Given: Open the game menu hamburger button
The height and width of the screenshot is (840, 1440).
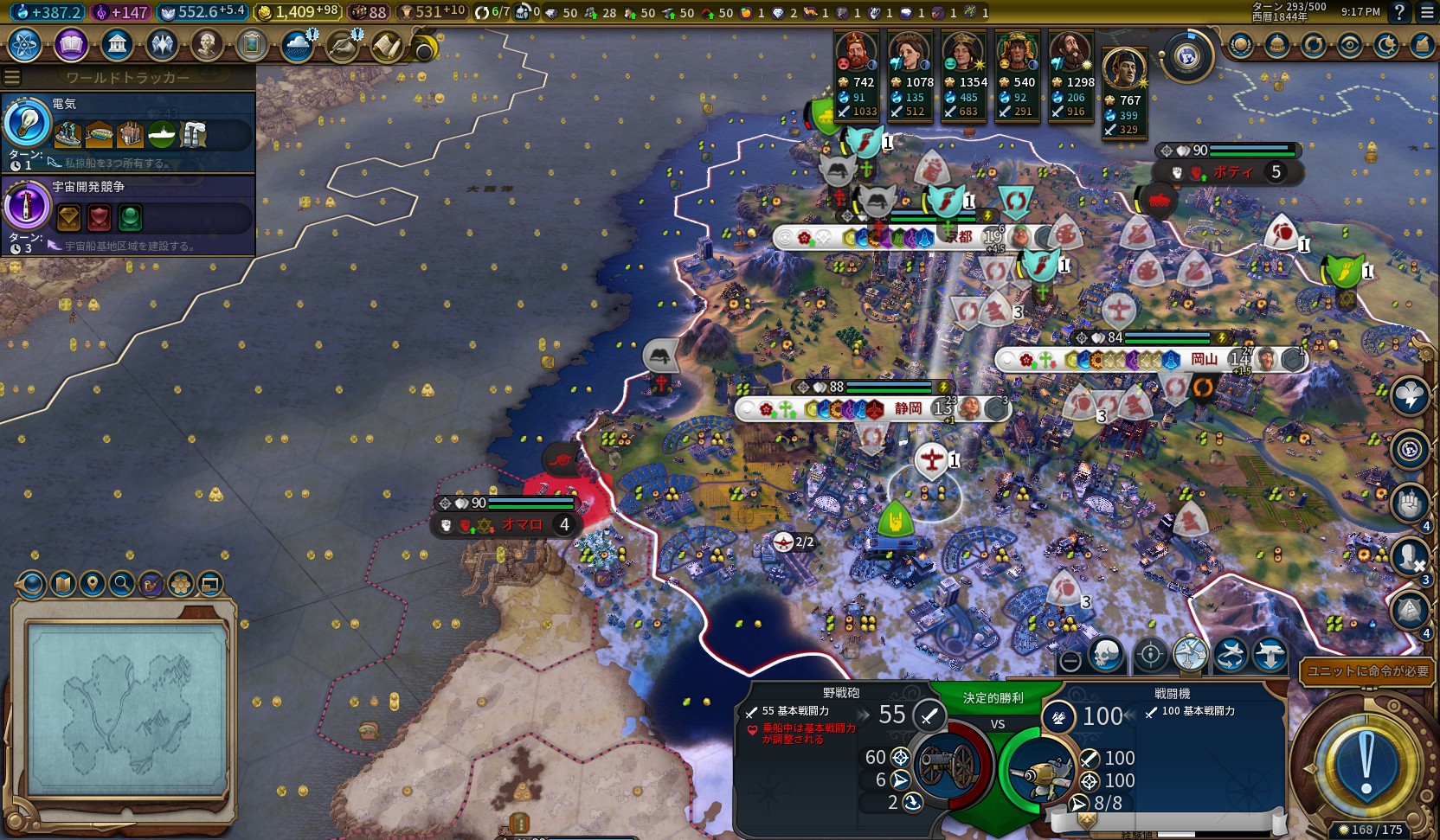Looking at the screenshot, I should pos(1427,12).
